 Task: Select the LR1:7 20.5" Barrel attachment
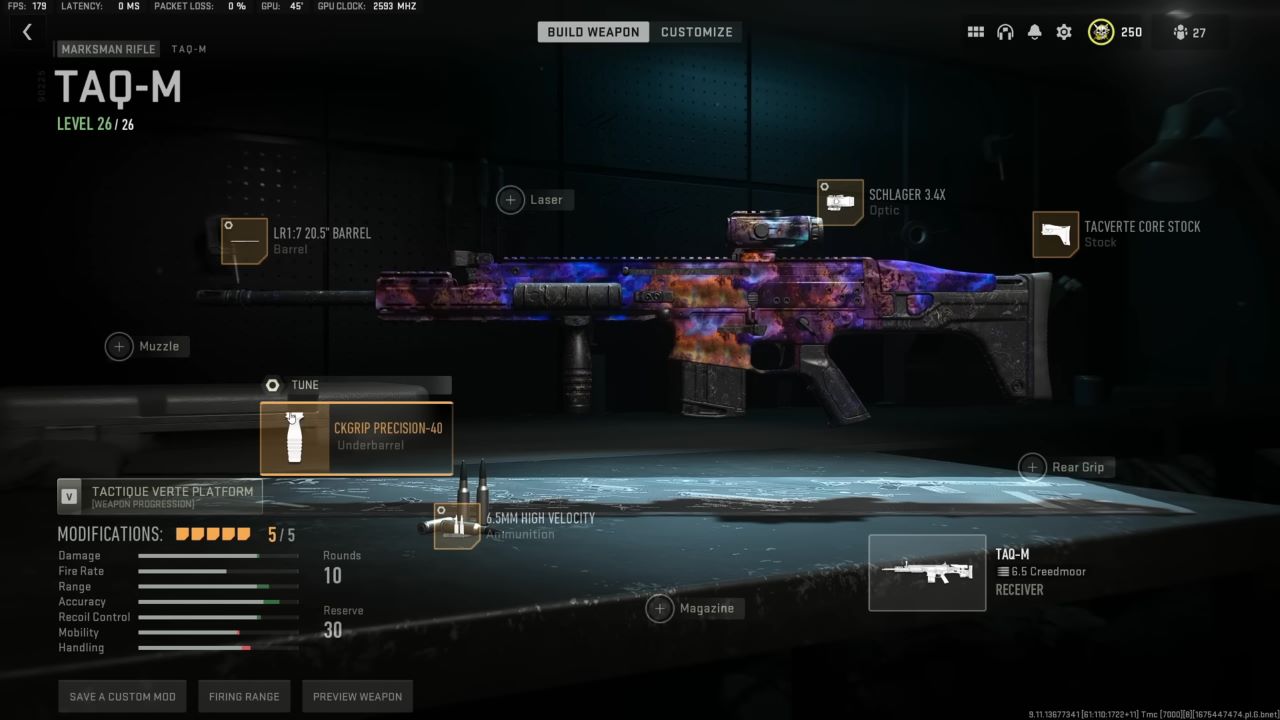tap(244, 241)
